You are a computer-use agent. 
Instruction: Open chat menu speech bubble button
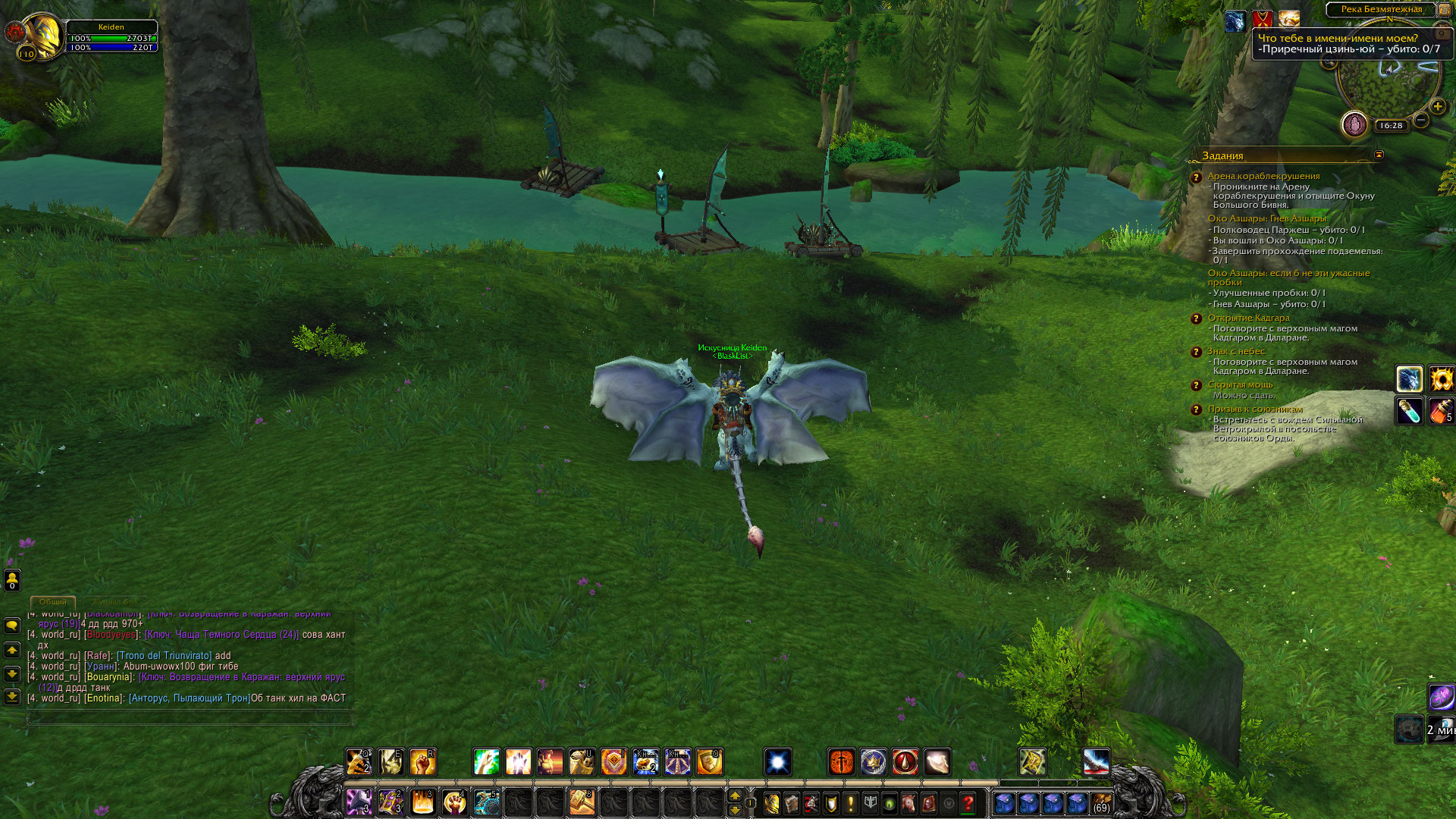[12, 626]
